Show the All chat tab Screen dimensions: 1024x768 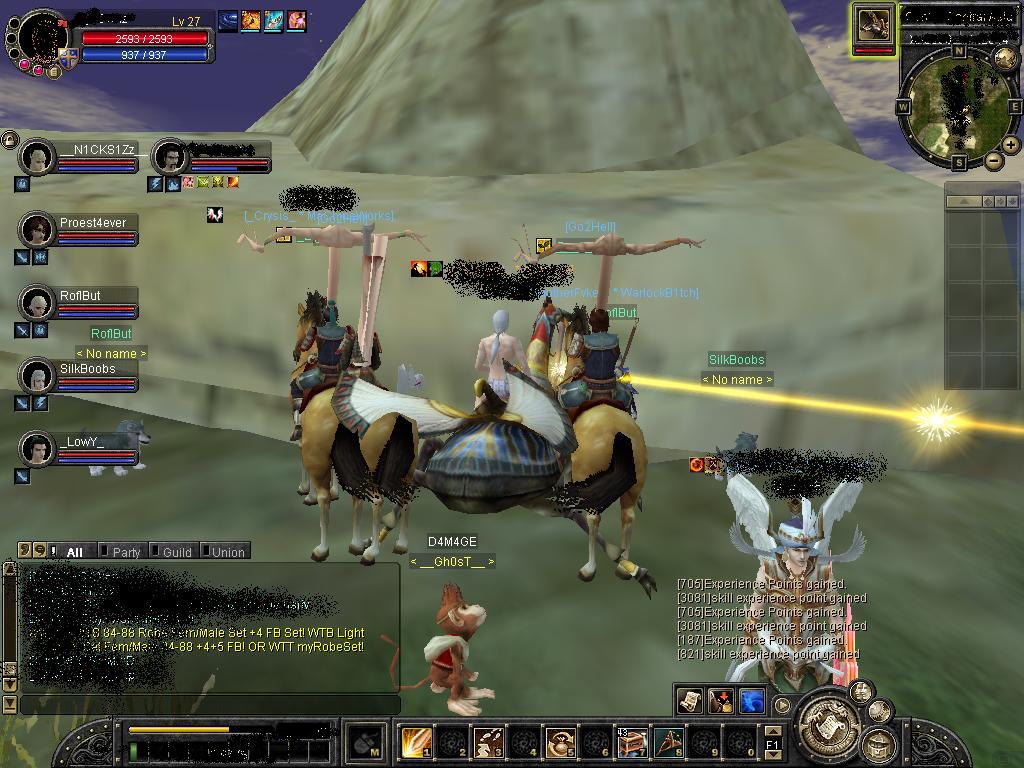(x=73, y=551)
